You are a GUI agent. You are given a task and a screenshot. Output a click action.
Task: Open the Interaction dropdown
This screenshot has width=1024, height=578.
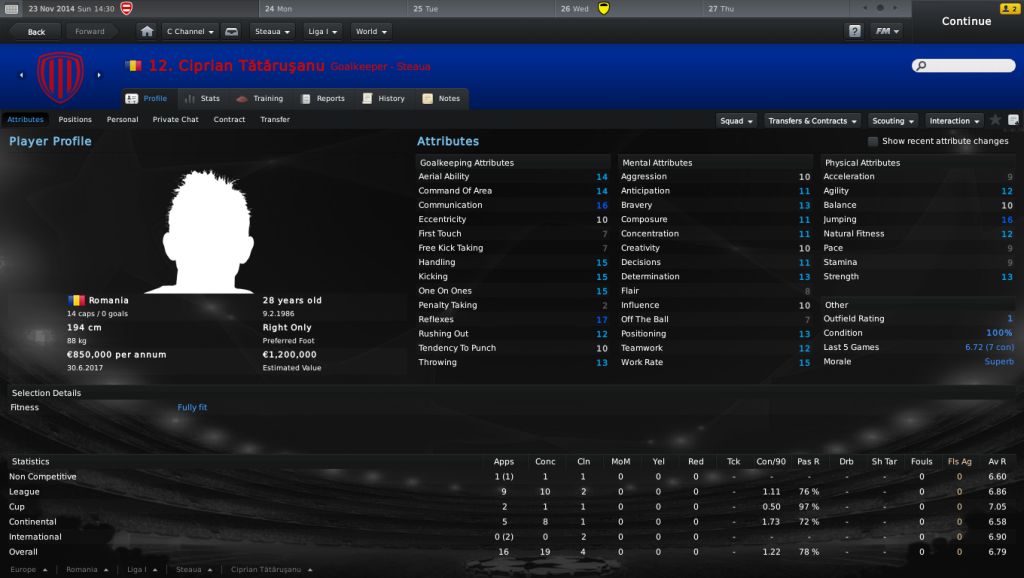tap(953, 121)
